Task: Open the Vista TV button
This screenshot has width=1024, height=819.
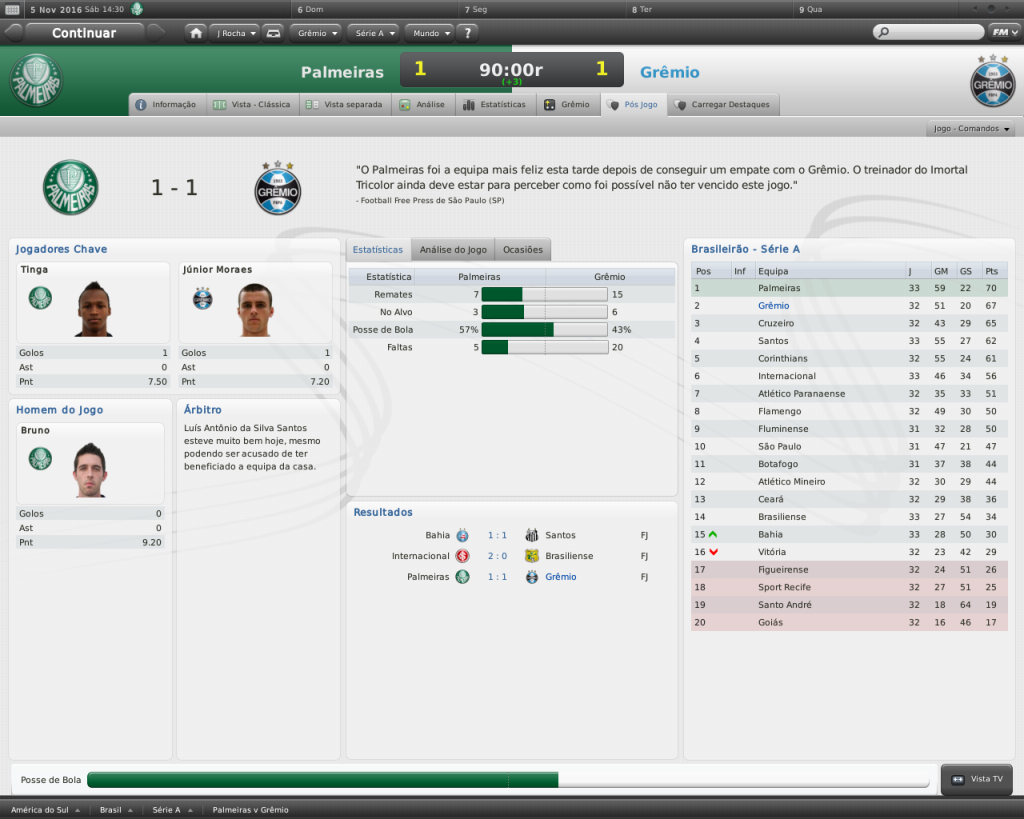Action: click(x=978, y=779)
